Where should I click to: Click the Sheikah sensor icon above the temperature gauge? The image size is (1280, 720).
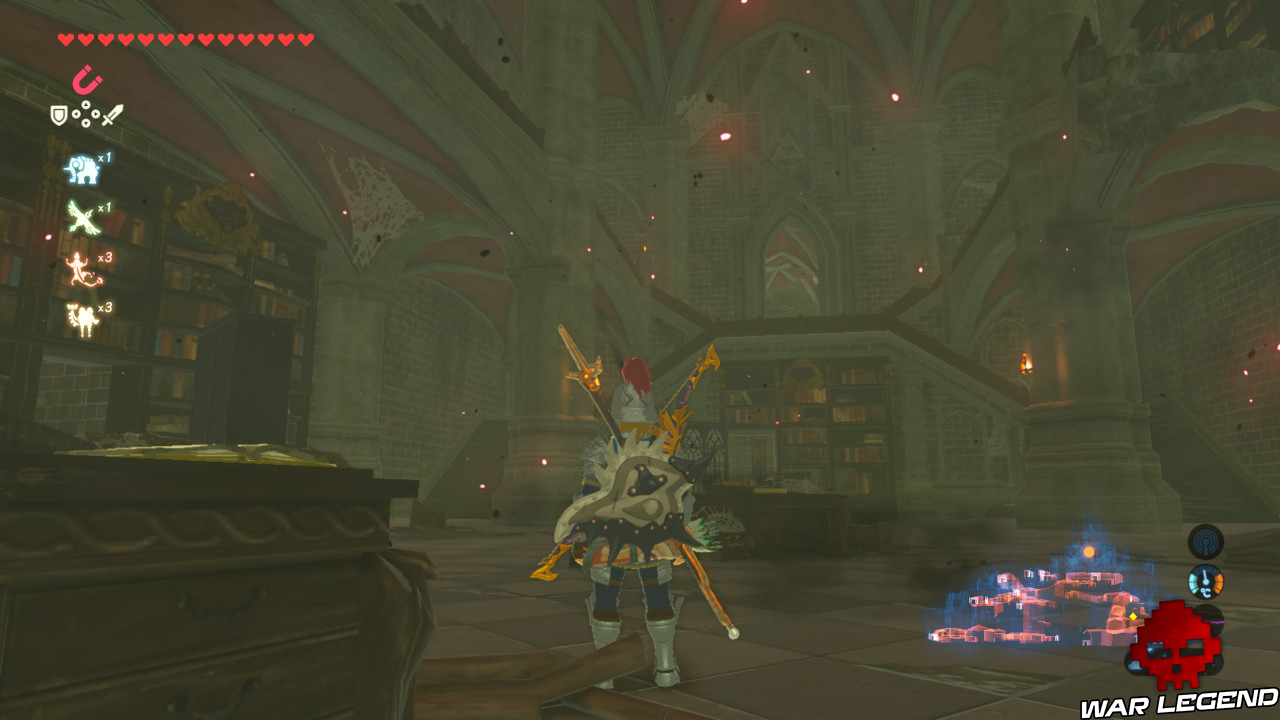(x=1205, y=541)
